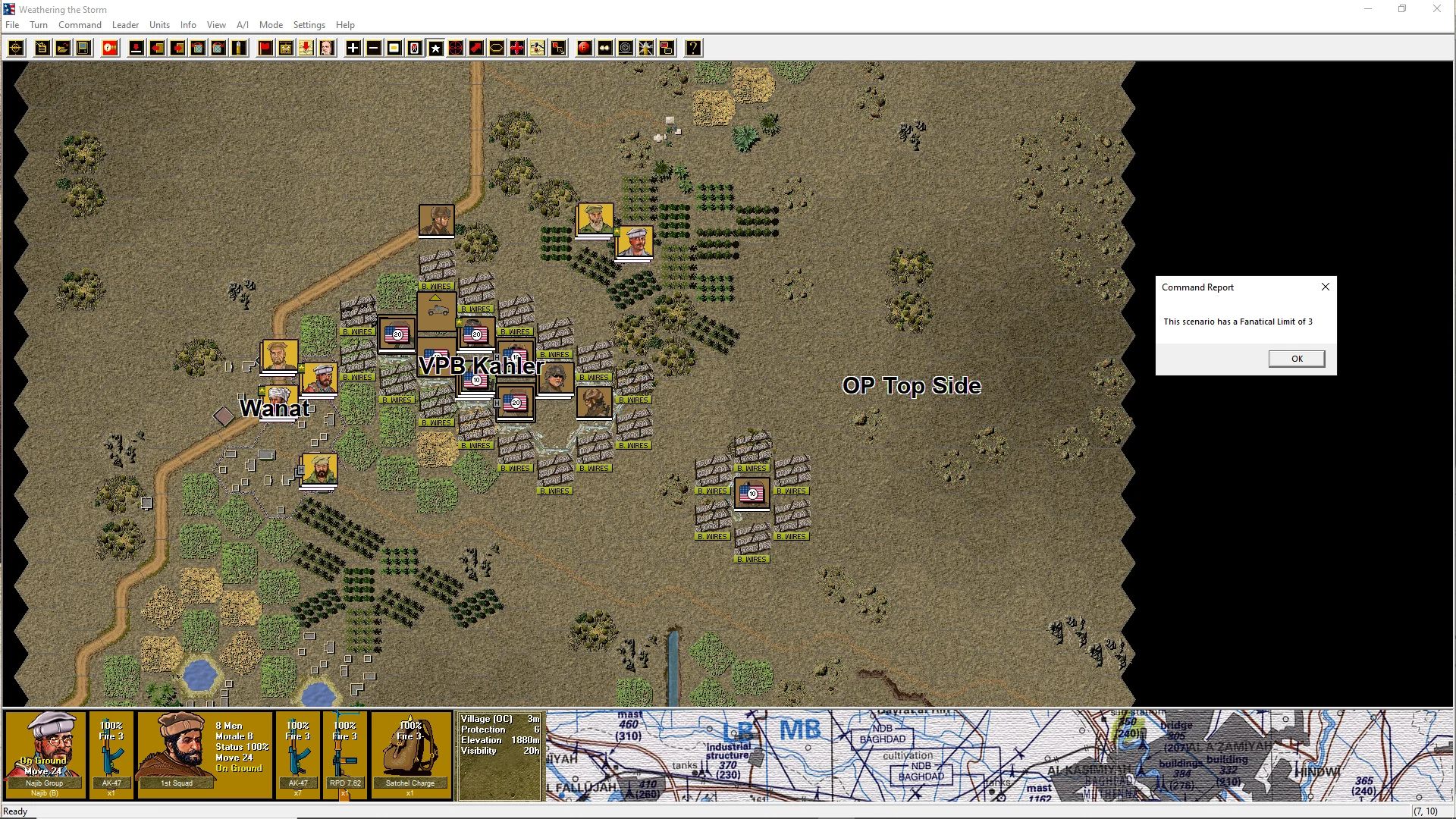Open the Units menu
Viewport: 1456px width, 819px height.
pyautogui.click(x=159, y=25)
